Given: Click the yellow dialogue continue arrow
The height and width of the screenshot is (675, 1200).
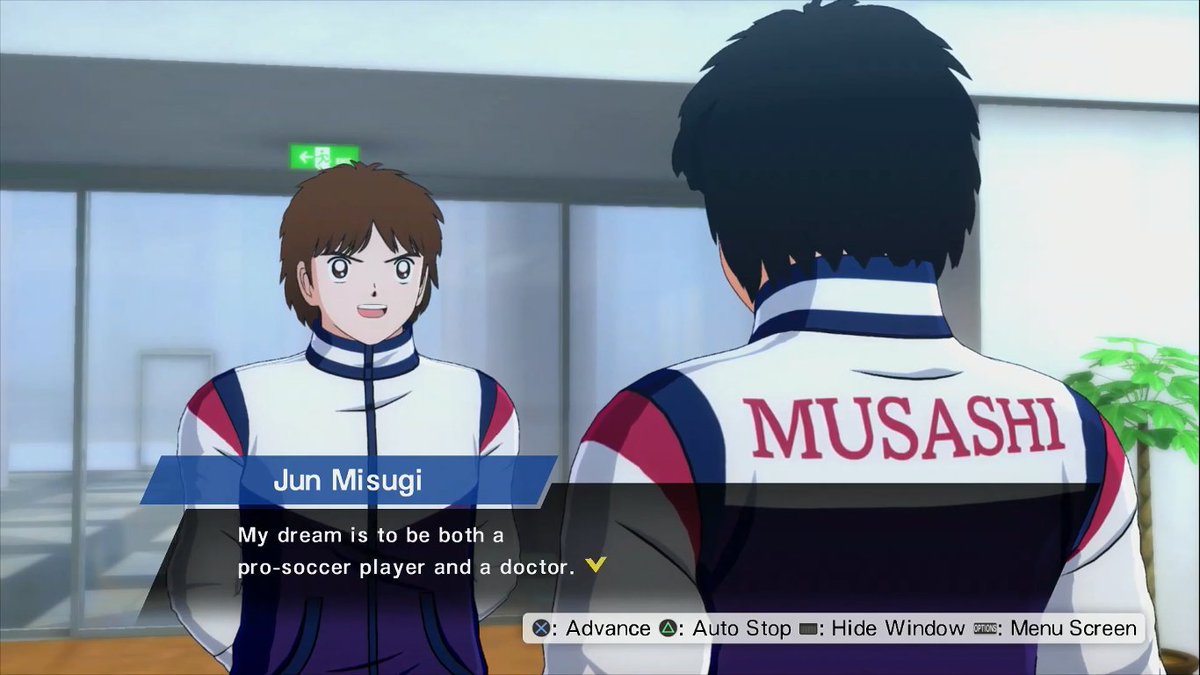Looking at the screenshot, I should tap(596, 566).
